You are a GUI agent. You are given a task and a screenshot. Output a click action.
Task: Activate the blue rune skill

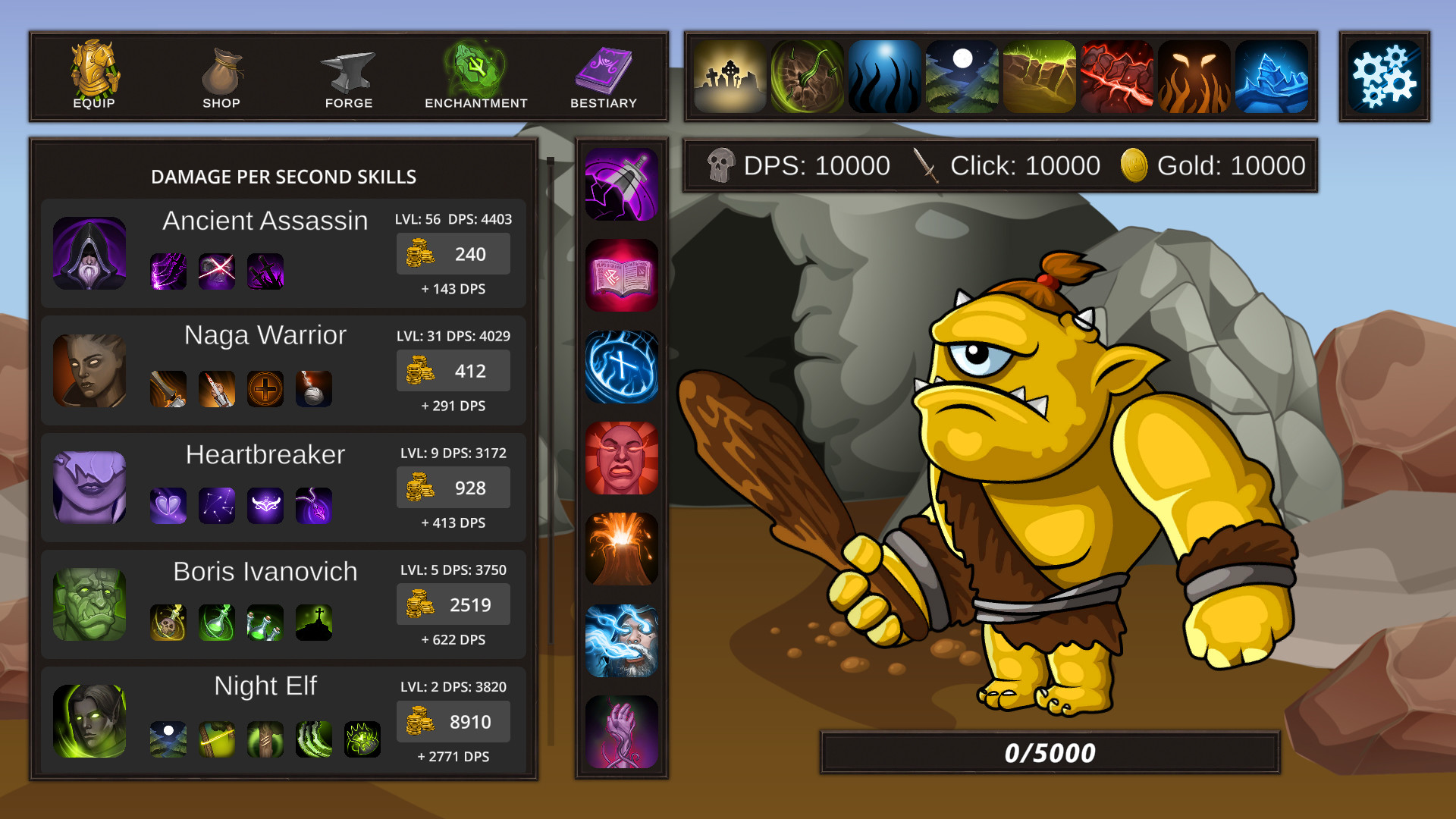(621, 367)
